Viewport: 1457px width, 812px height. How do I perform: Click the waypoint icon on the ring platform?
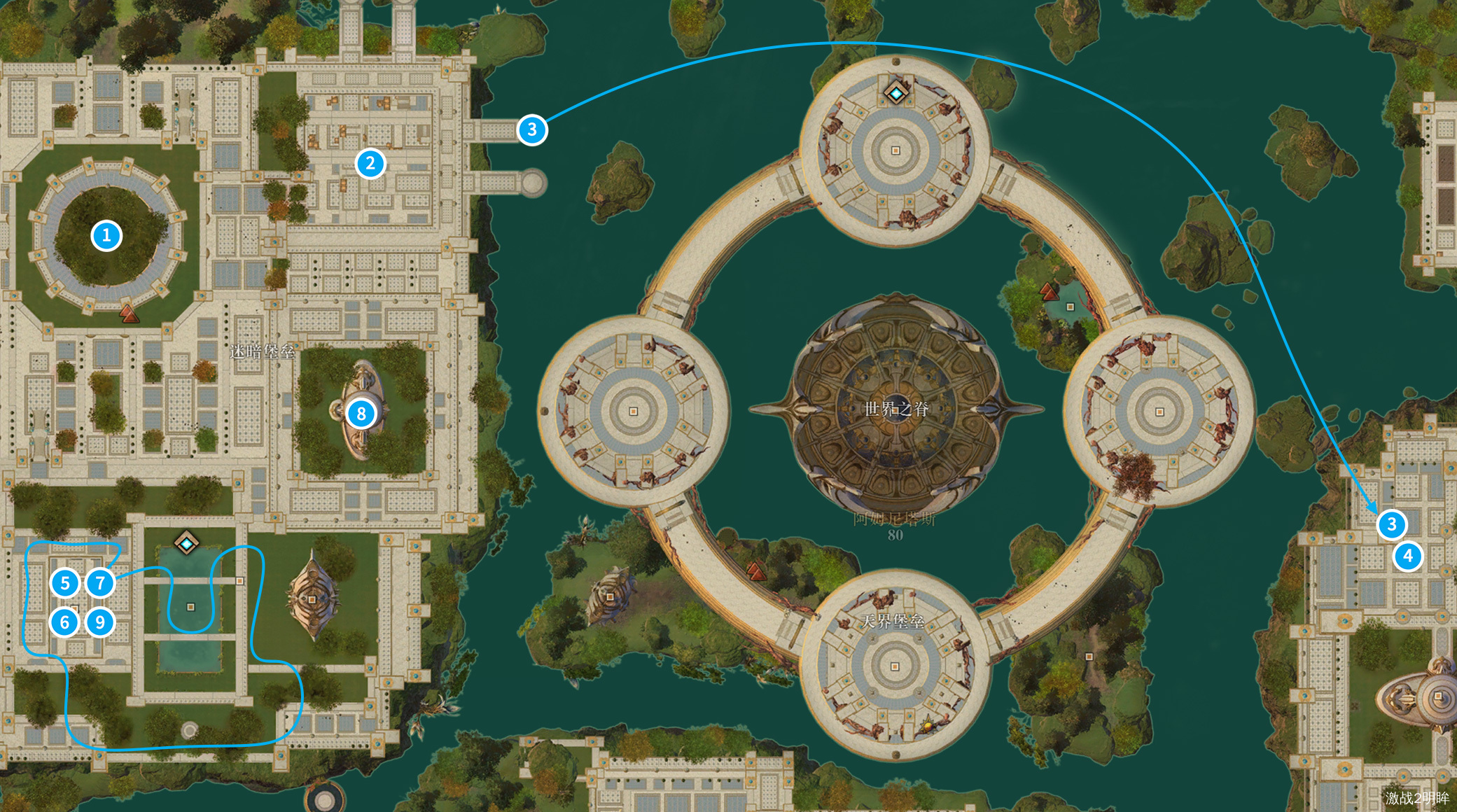click(895, 93)
